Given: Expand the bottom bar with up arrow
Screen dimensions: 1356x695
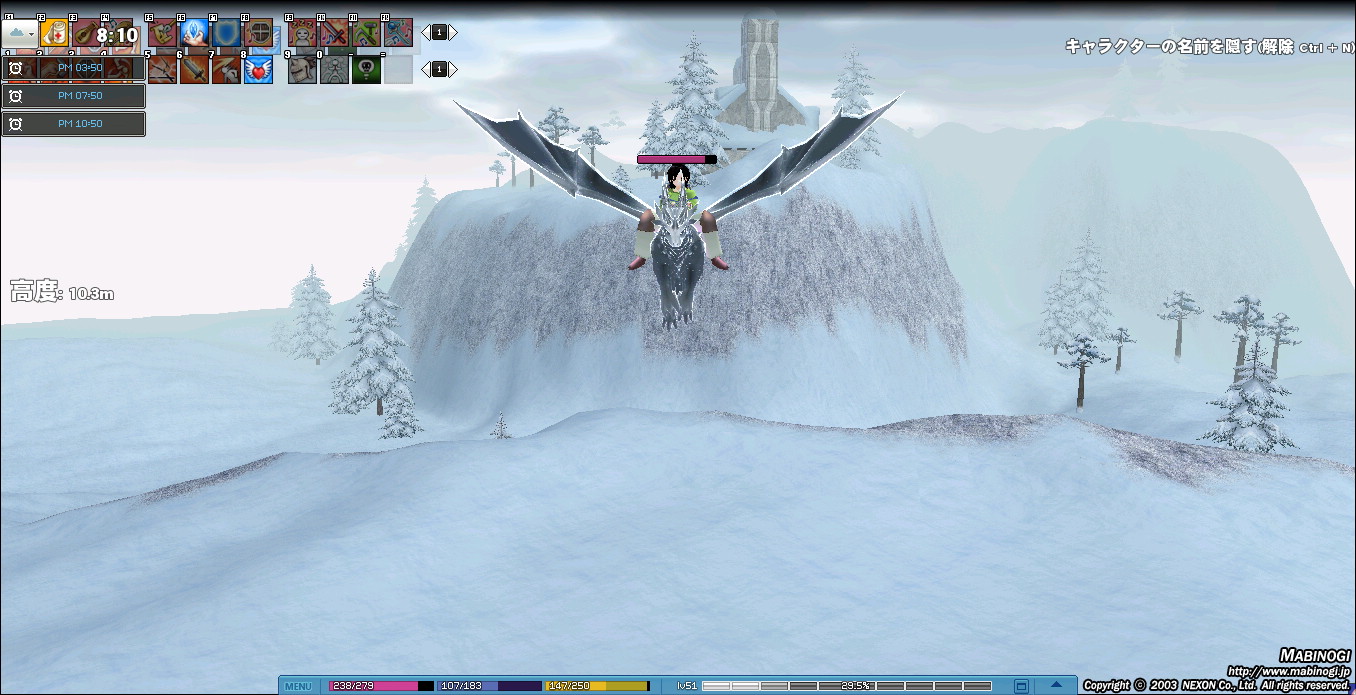Looking at the screenshot, I should [1055, 686].
